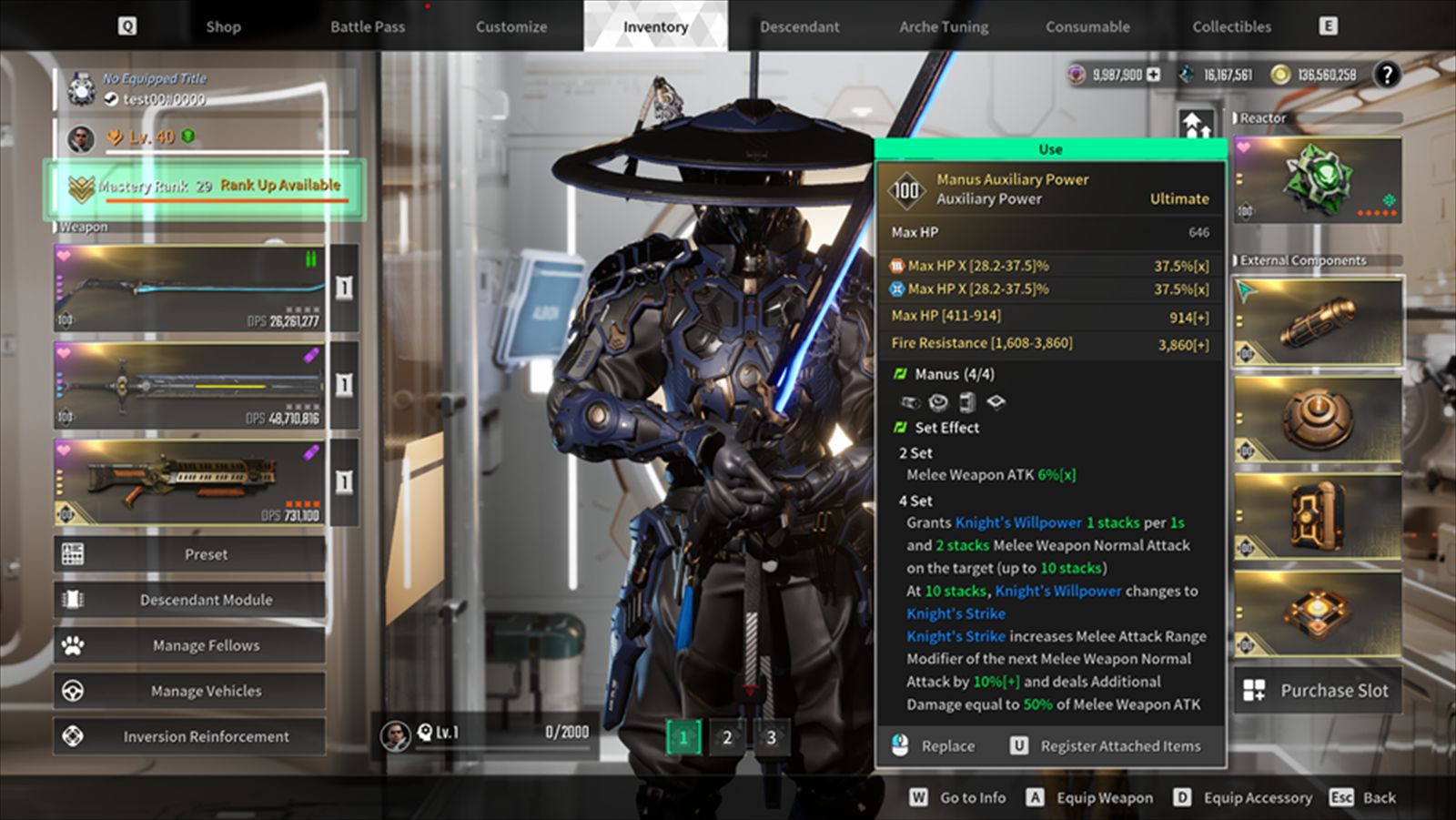View the Collectibles tab
This screenshot has height=820, width=1456.
coord(1232,26)
